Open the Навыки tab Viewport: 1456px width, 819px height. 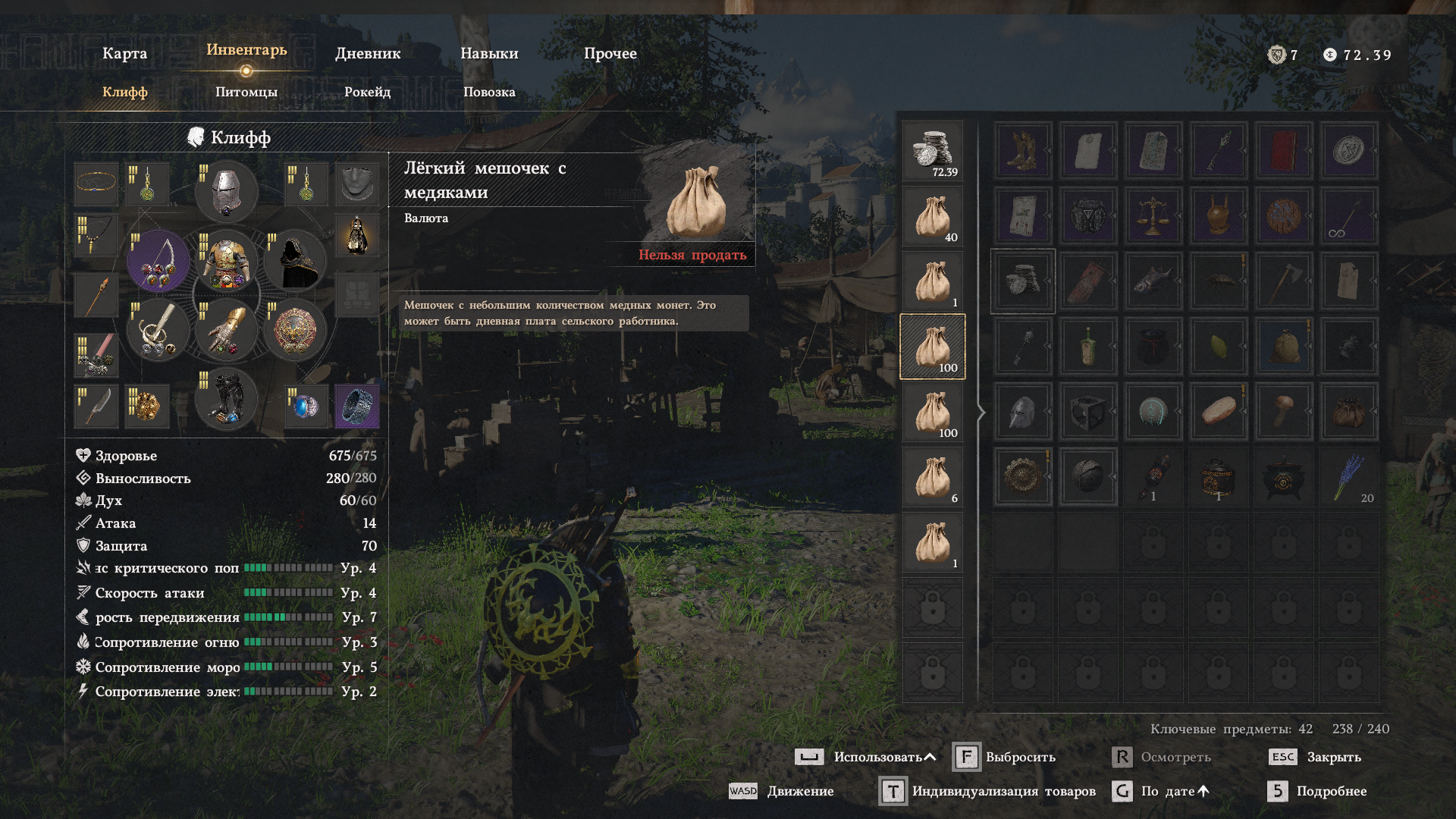pos(489,54)
